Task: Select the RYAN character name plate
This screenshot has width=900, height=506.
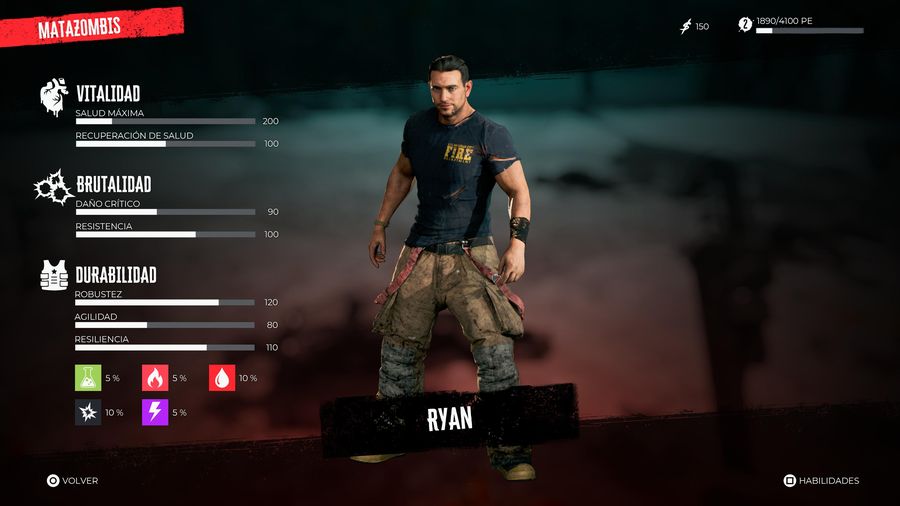Action: [x=450, y=419]
